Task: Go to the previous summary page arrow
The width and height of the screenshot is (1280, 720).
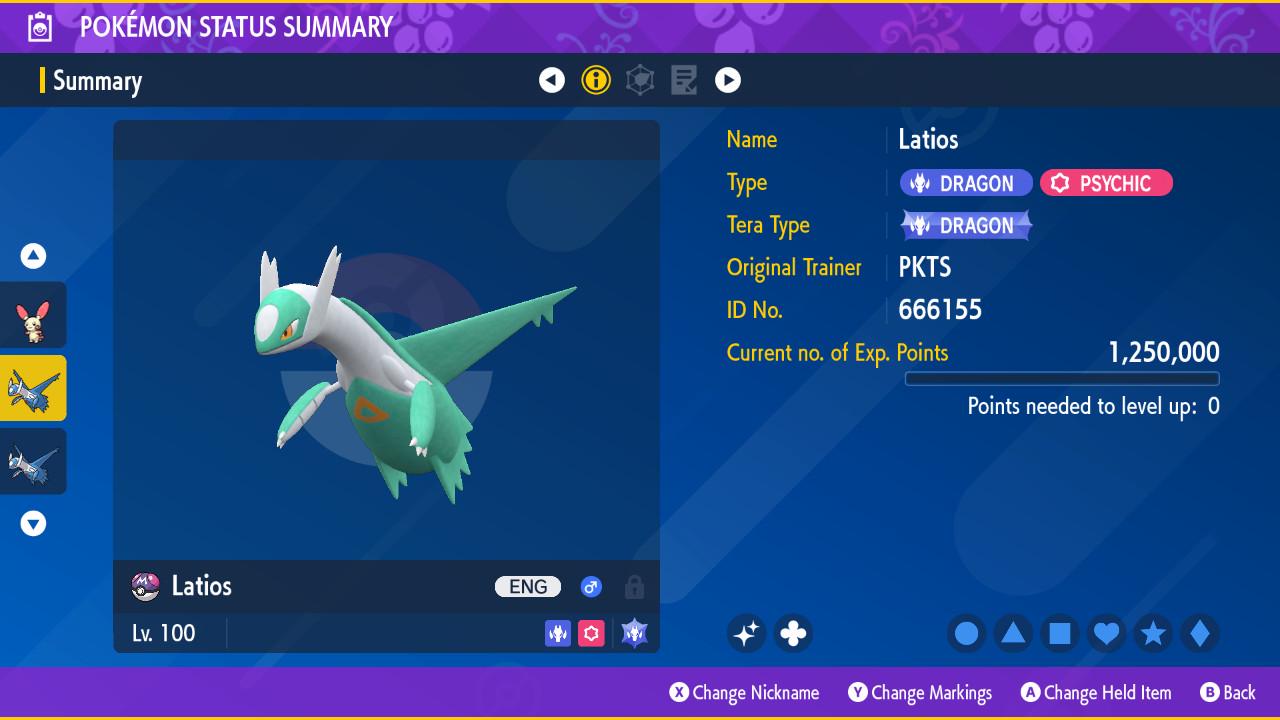Action: tap(552, 80)
